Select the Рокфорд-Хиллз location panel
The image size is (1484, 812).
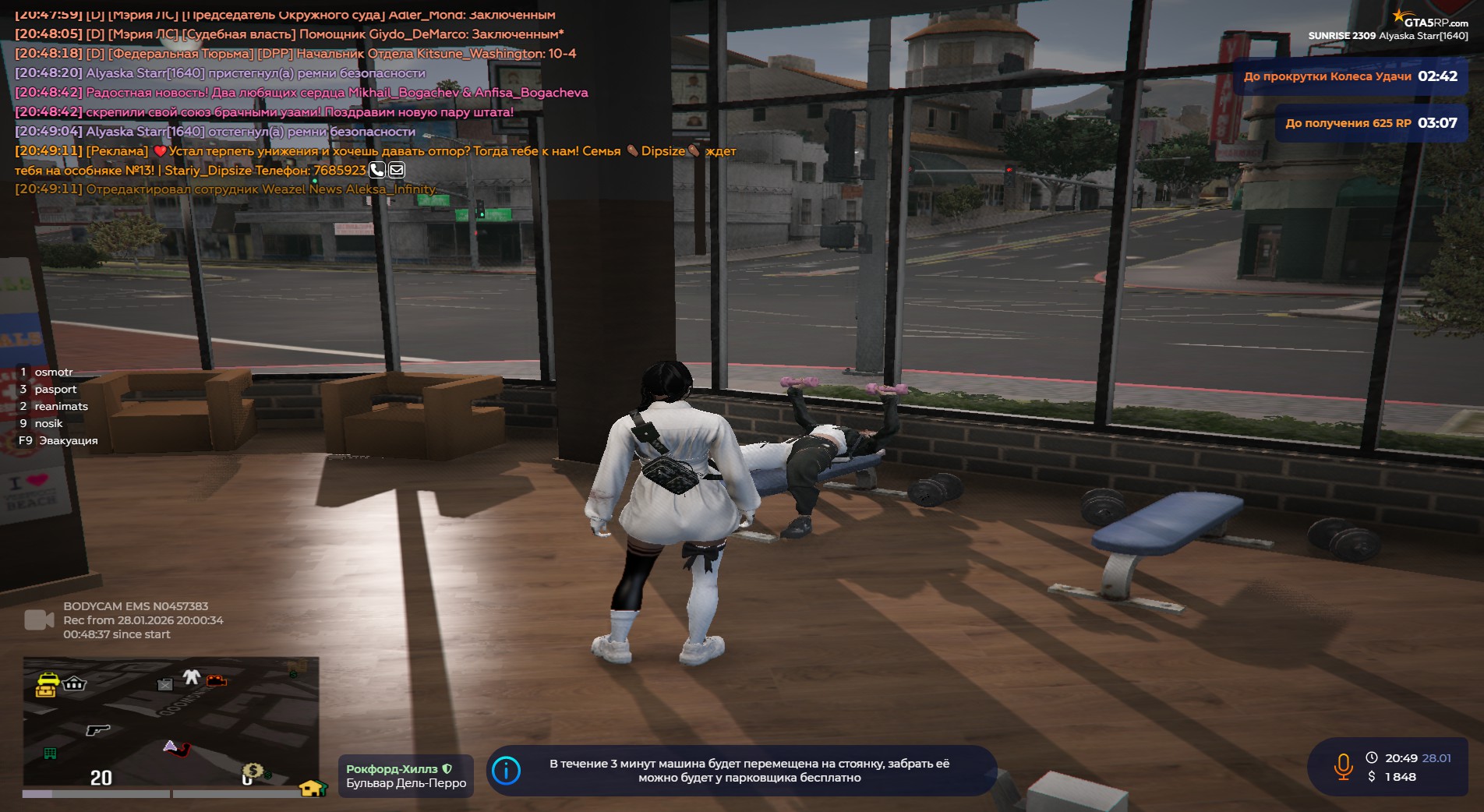point(405,776)
